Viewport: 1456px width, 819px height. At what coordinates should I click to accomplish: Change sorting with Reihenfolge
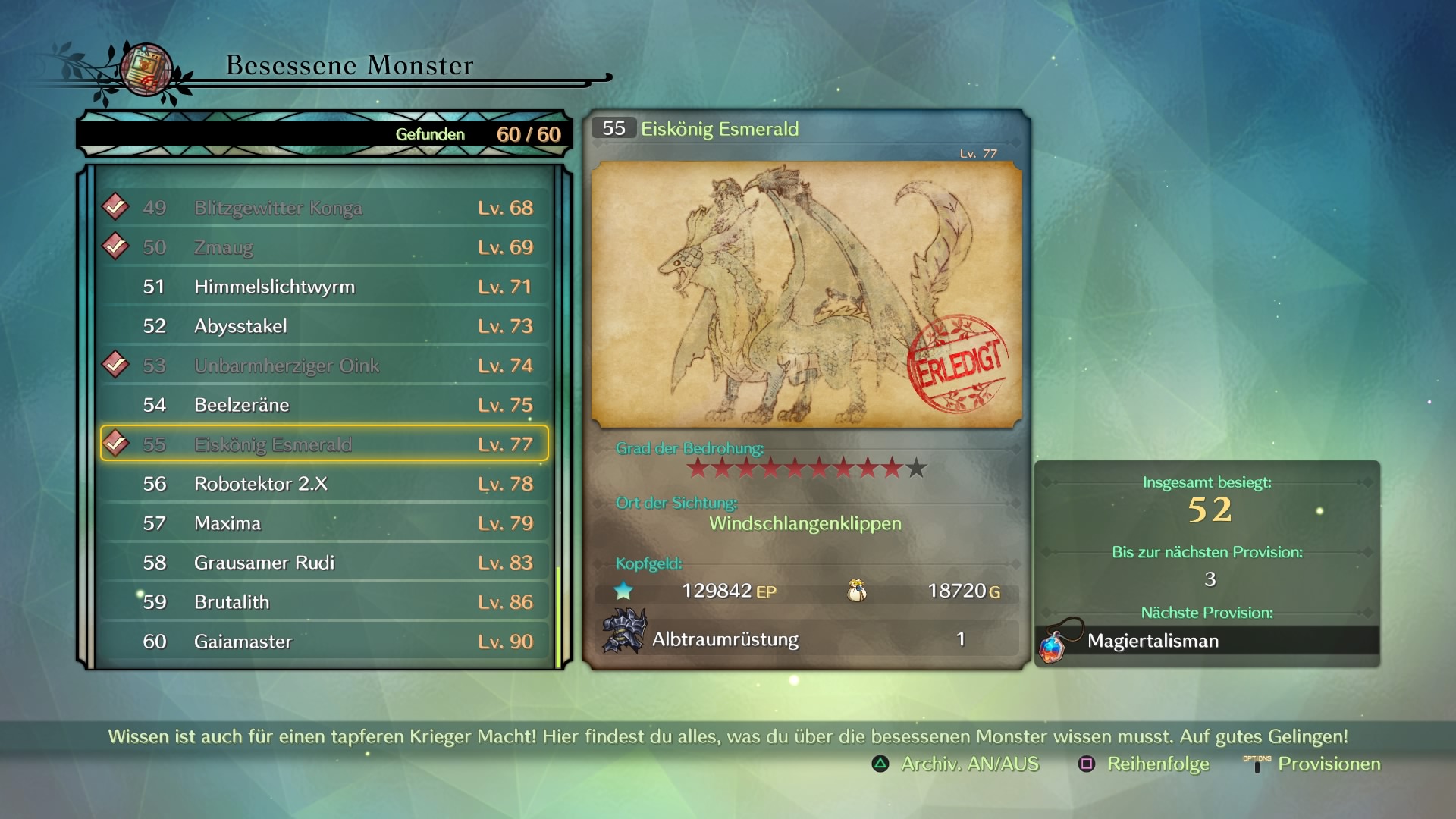click(1144, 764)
